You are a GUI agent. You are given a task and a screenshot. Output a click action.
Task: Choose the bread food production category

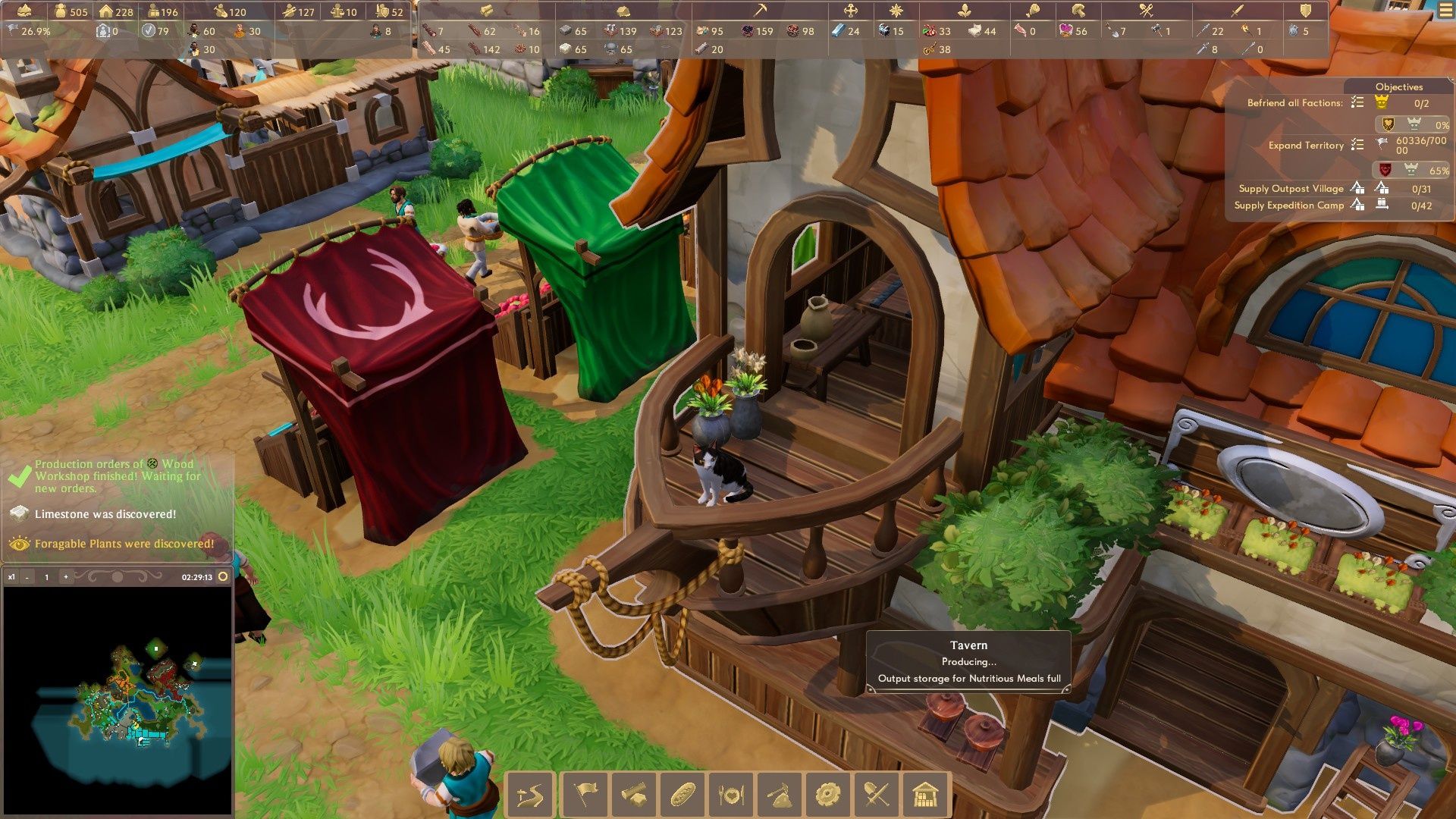point(682,795)
